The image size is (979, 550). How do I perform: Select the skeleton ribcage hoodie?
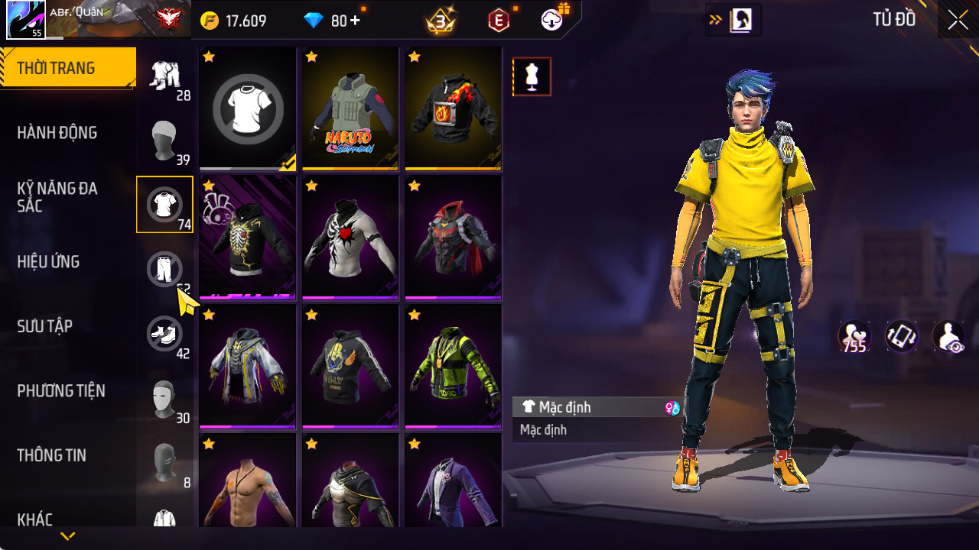click(x=248, y=237)
